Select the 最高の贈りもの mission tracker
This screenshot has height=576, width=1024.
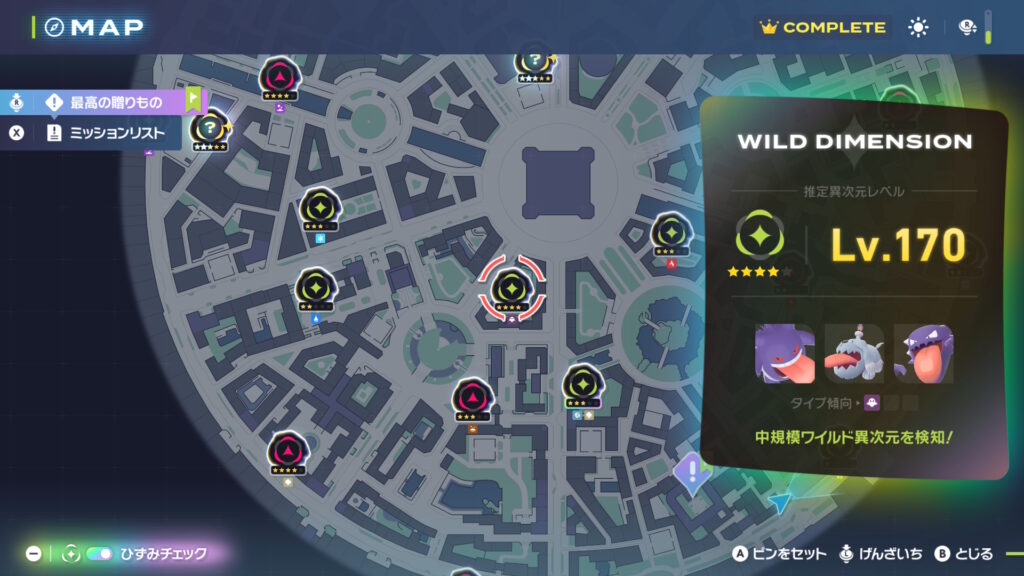[115, 102]
